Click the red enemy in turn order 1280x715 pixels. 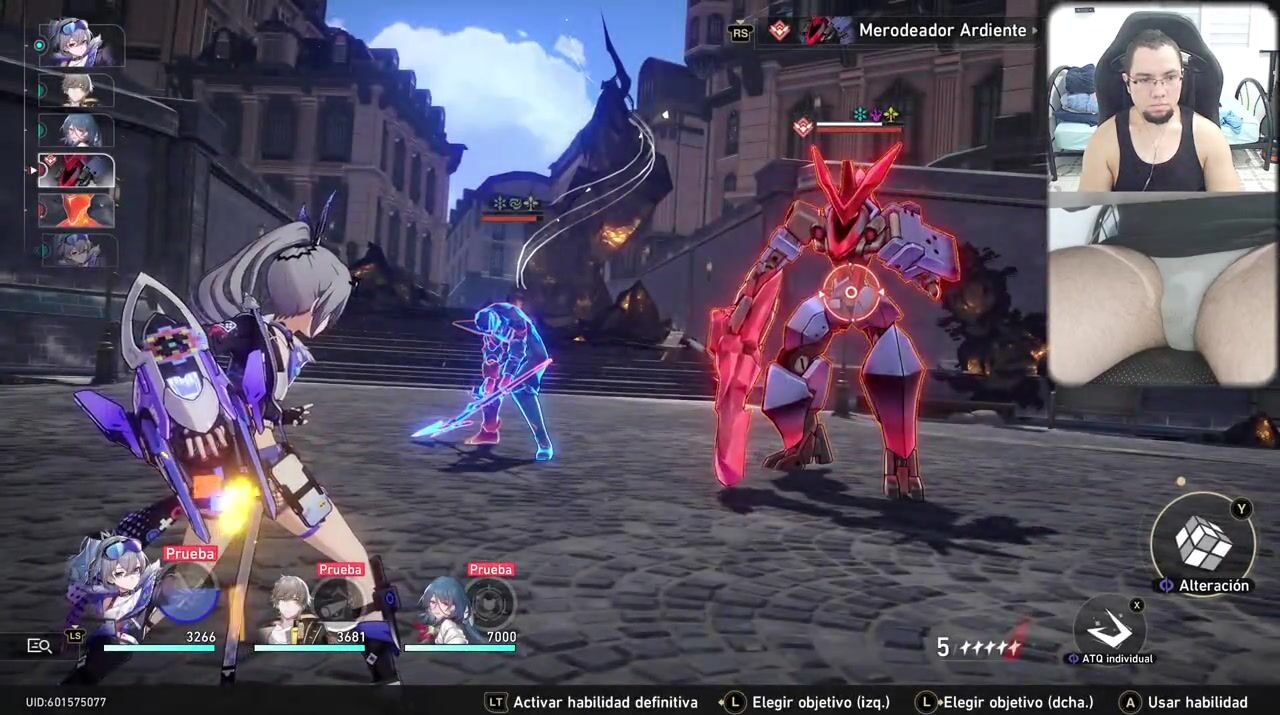[77, 171]
